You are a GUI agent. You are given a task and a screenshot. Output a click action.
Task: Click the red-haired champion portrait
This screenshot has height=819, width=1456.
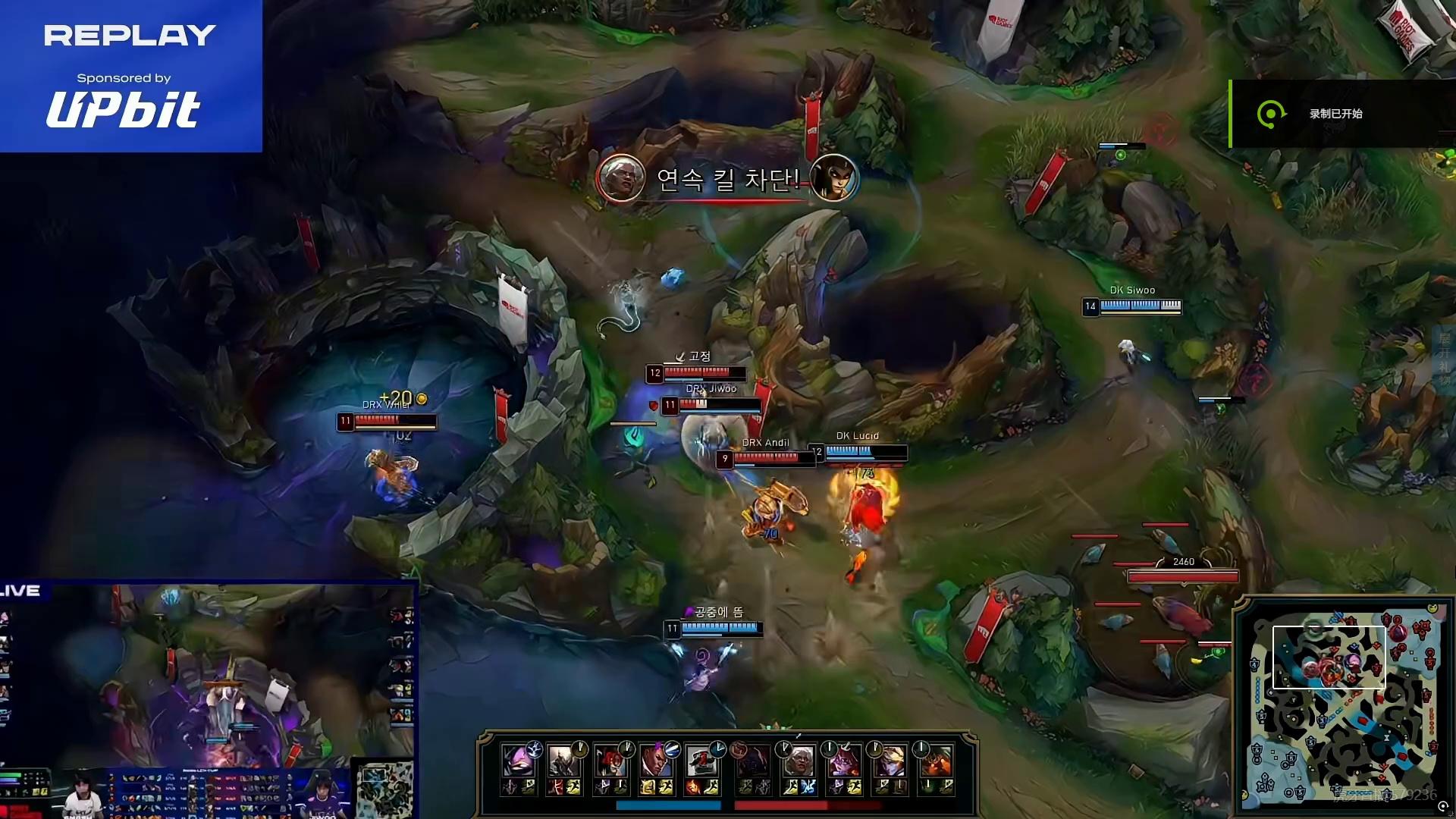[610, 761]
